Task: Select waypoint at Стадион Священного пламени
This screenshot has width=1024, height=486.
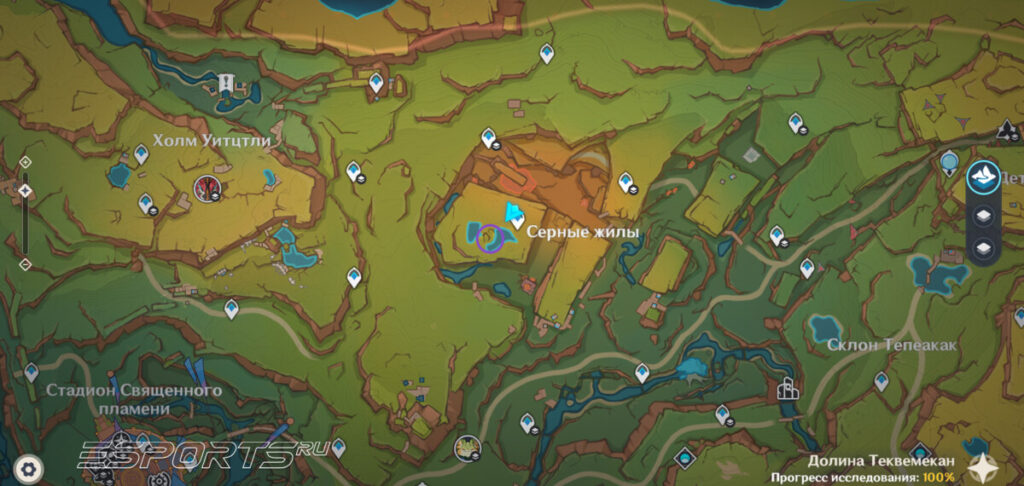Action: coord(31,372)
